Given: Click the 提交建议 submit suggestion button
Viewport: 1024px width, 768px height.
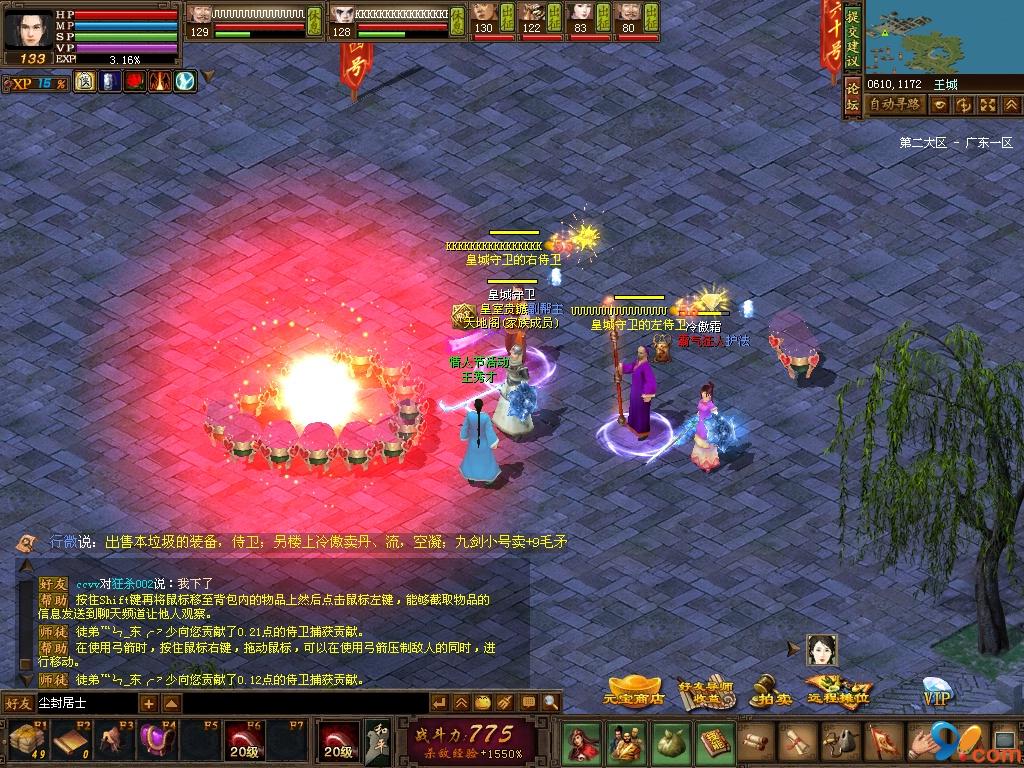Looking at the screenshot, I should (852, 40).
